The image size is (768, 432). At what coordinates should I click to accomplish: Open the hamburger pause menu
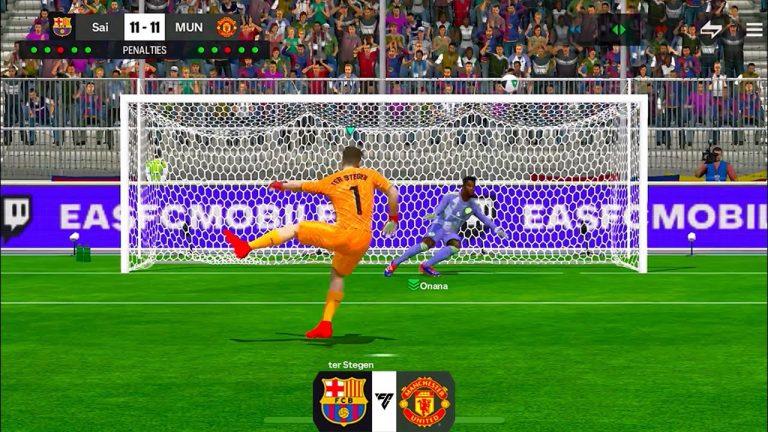[x=753, y=29]
